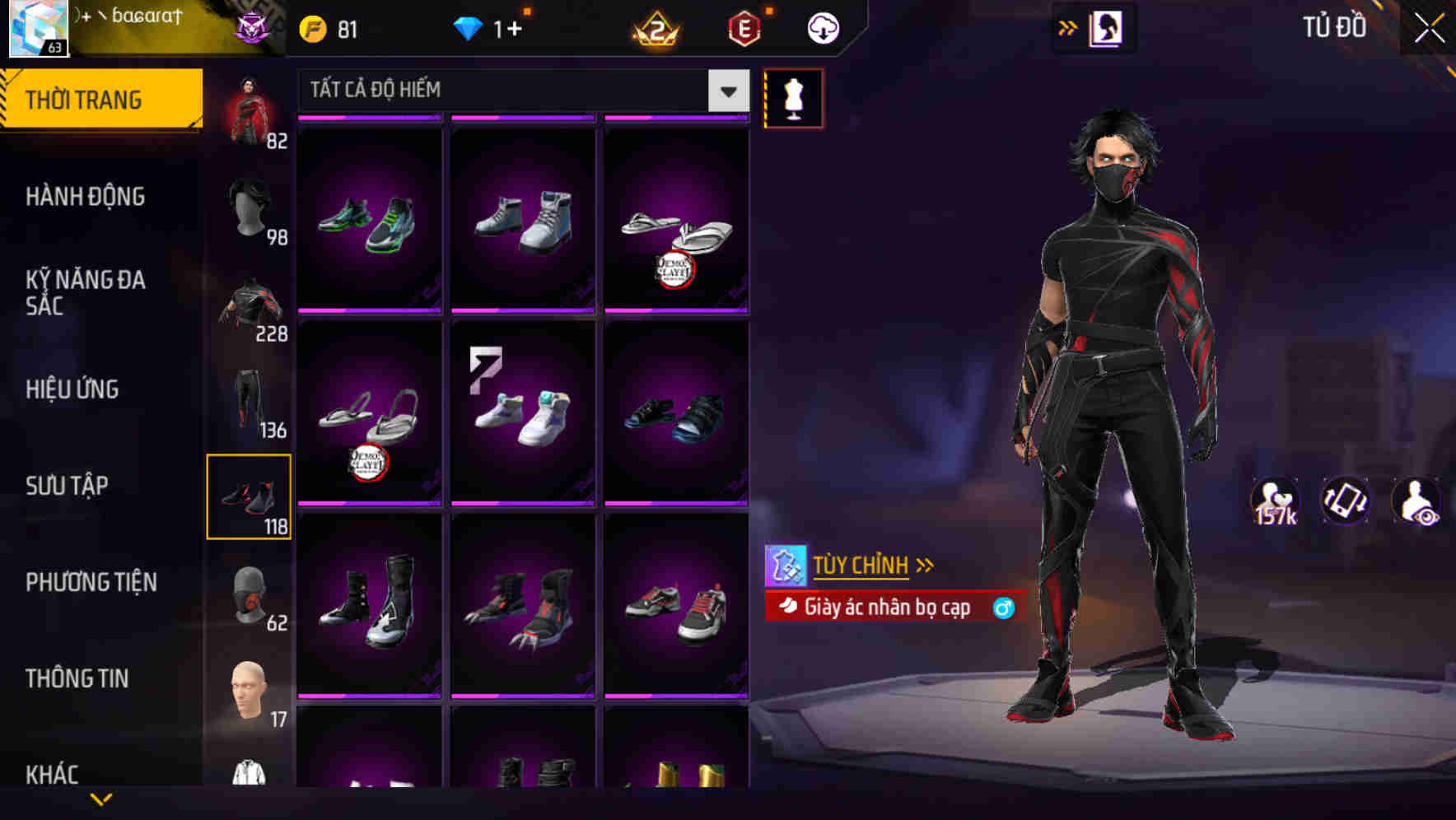The image size is (1456, 820).
Task: Click the rank badge showing level 2
Action: click(657, 27)
